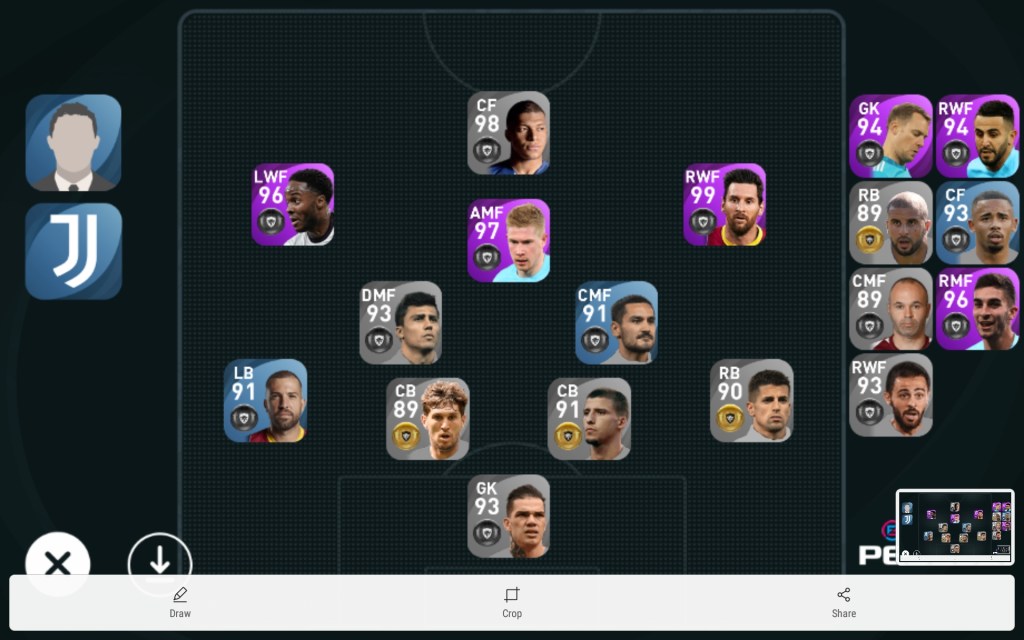Select the substitute RMF 96 card

(x=977, y=308)
